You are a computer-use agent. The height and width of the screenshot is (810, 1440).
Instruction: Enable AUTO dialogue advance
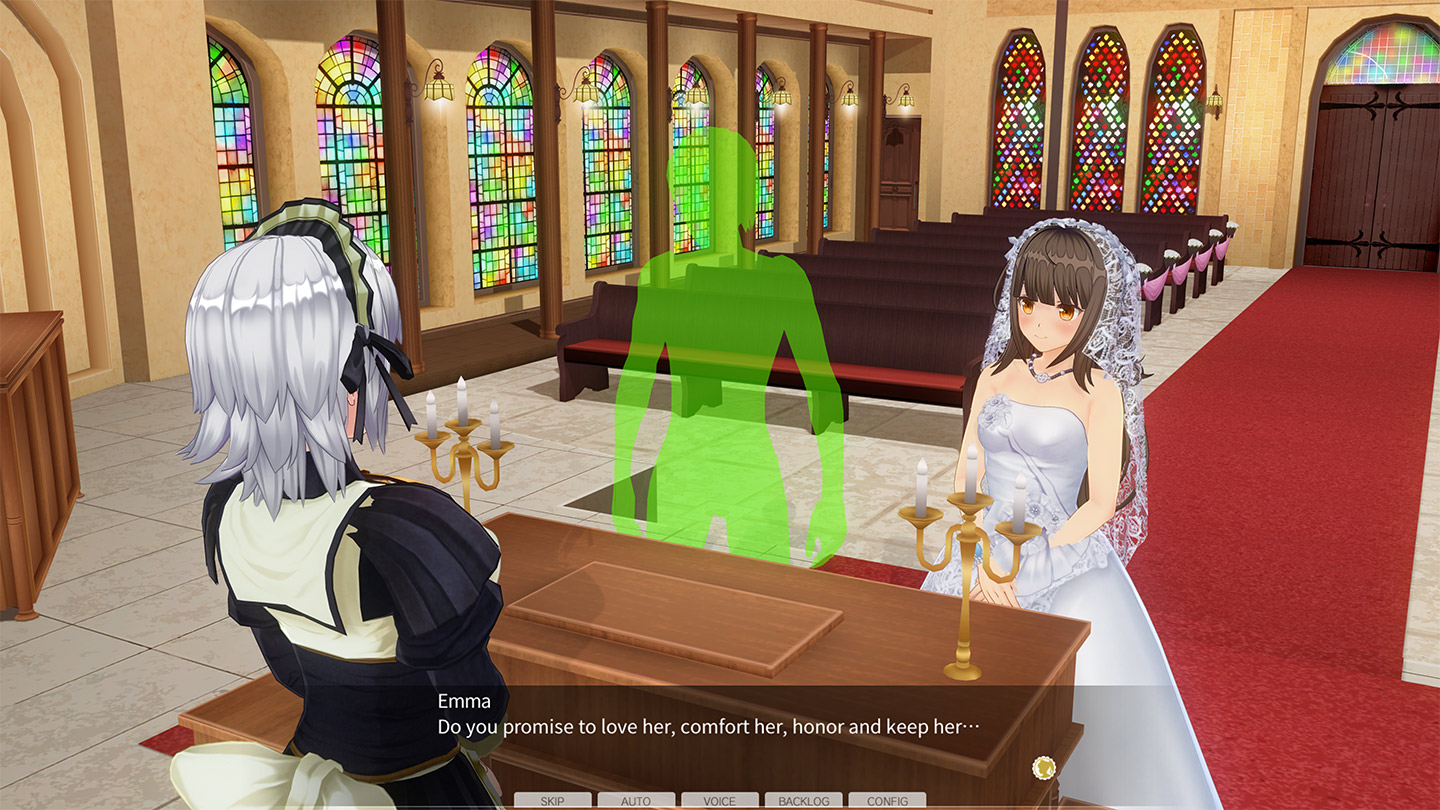(x=636, y=801)
